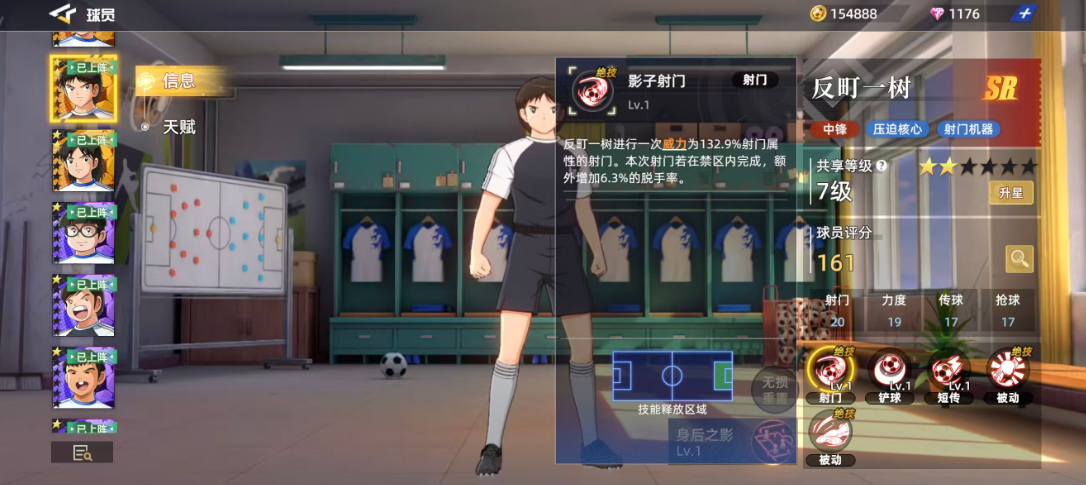Tap the 压迫核心 trait tag
1086x485 pixels.
(896, 129)
